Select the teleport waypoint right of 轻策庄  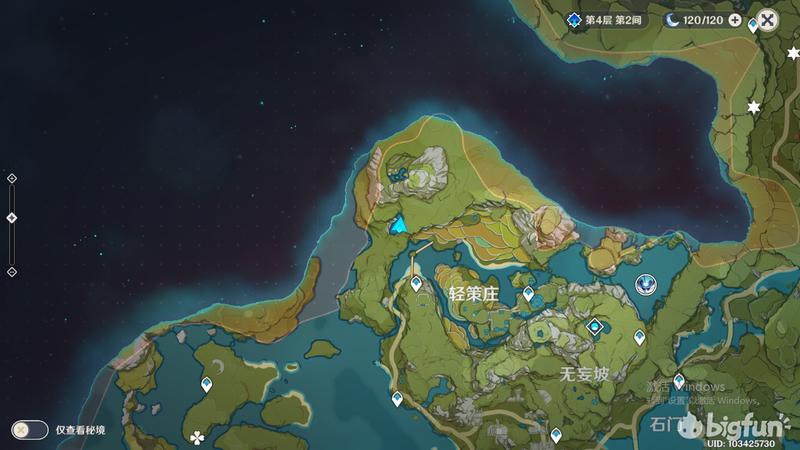pyautogui.click(x=529, y=293)
